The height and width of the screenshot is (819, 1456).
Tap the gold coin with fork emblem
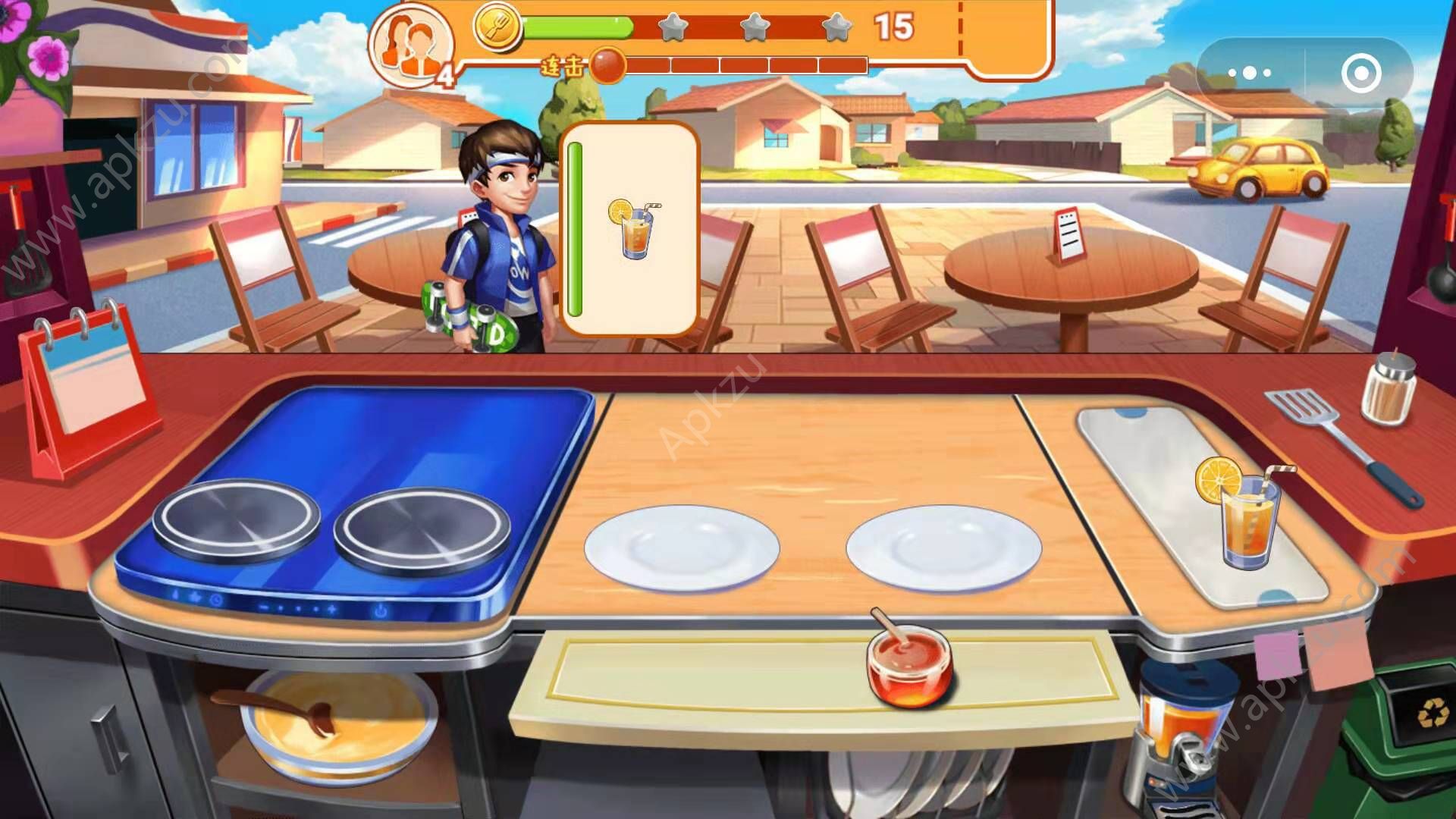click(x=497, y=28)
